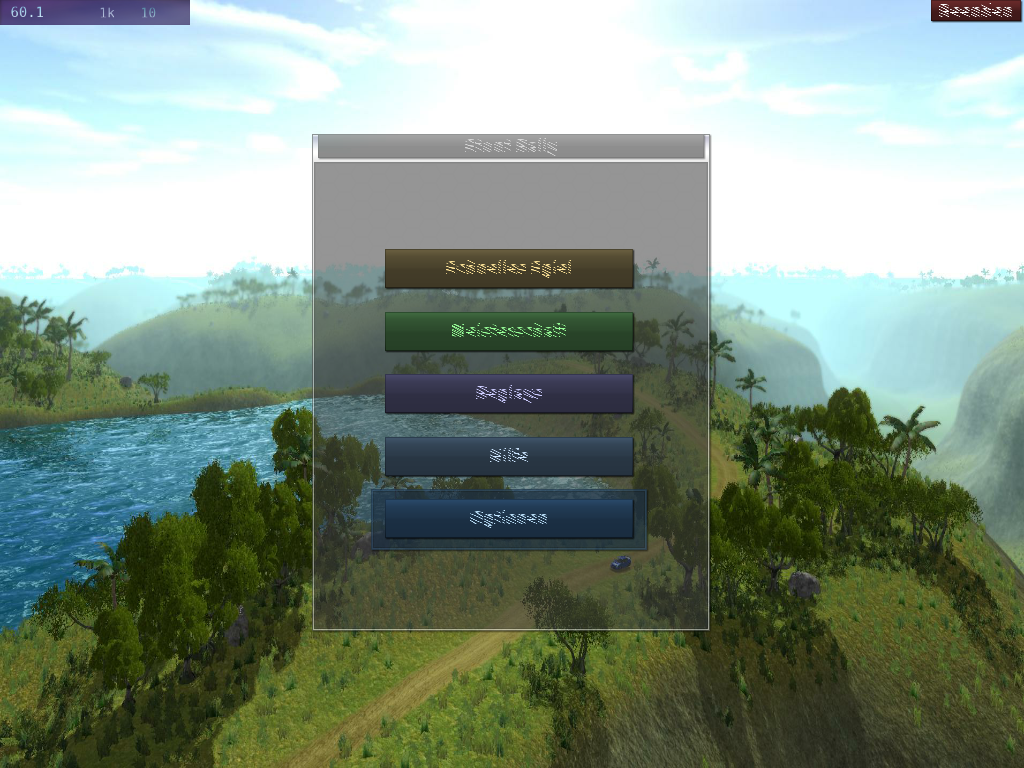This screenshot has height=768, width=1024.
Task: Open the purple Replays menu
Action: (x=509, y=394)
